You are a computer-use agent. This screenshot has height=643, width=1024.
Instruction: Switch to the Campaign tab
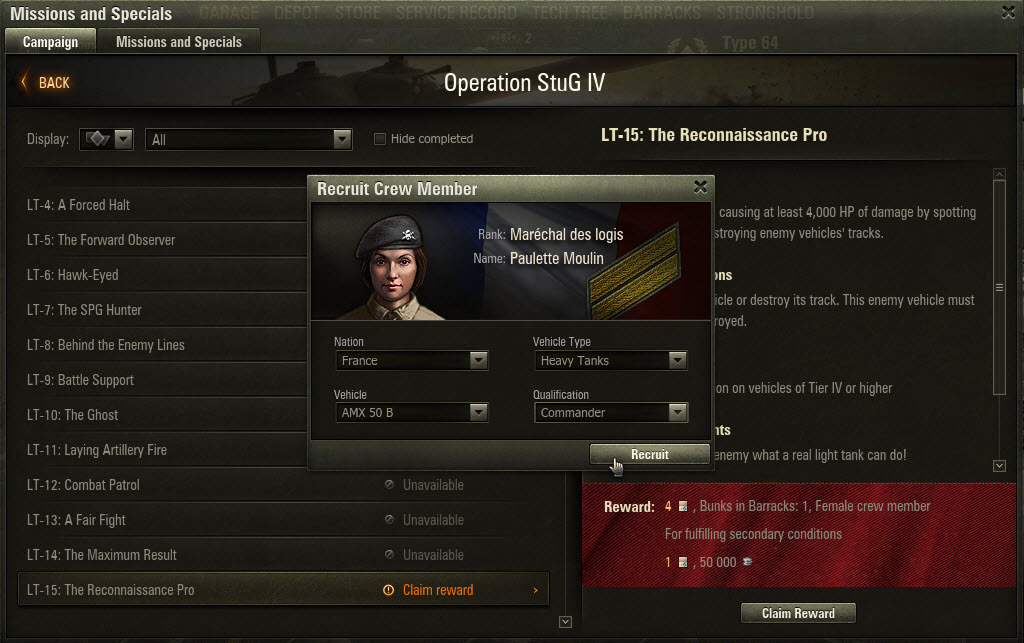[50, 42]
